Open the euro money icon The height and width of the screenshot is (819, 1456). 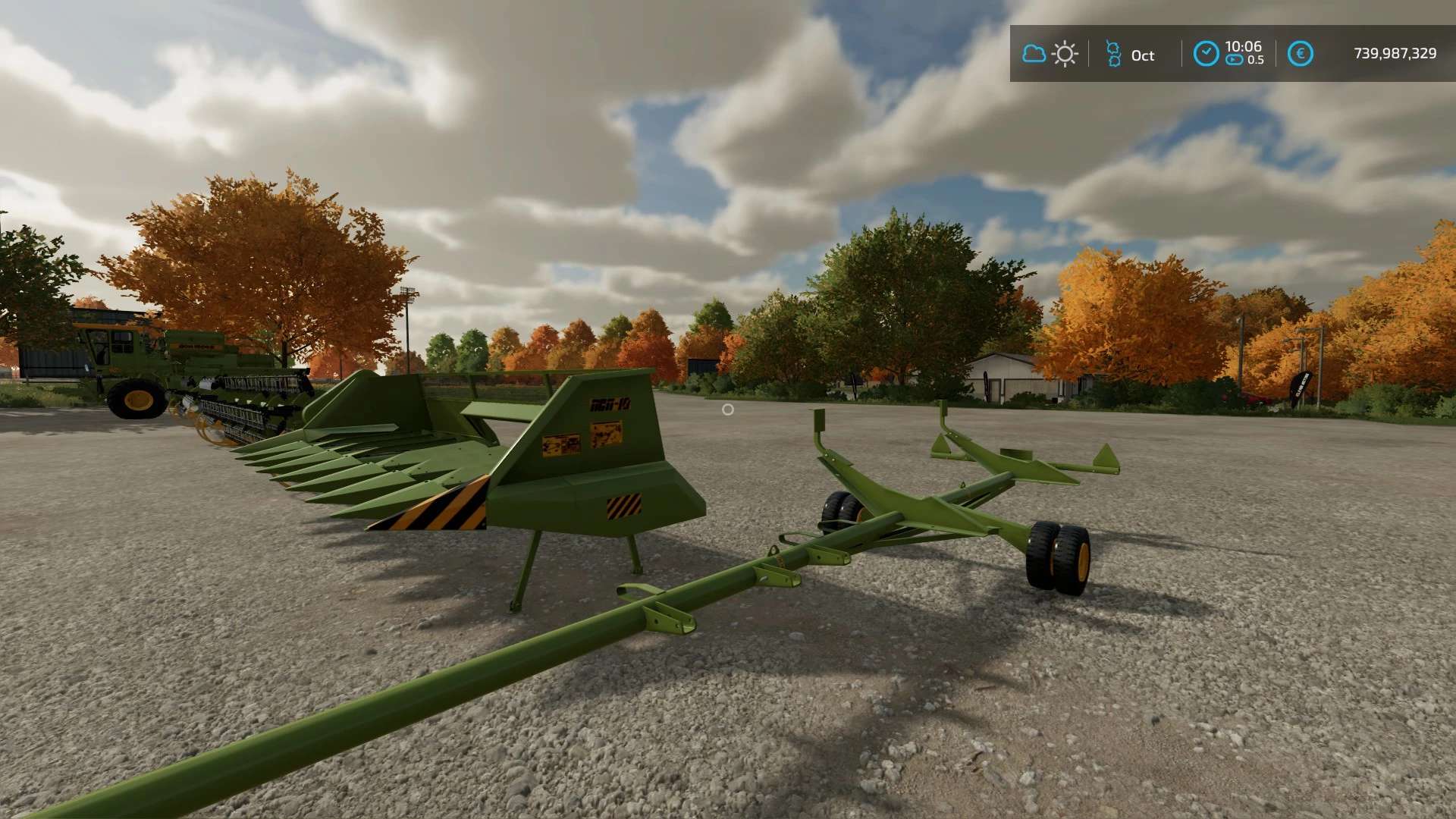tap(1300, 54)
